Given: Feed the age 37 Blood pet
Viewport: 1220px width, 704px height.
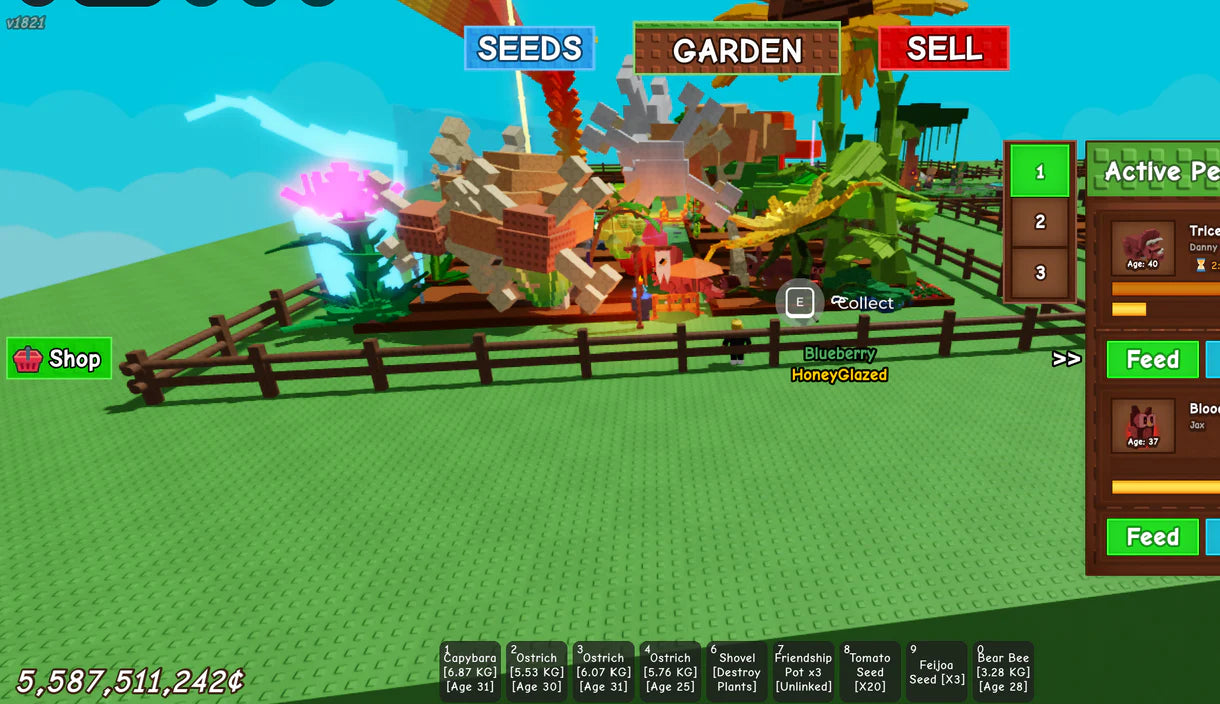Looking at the screenshot, I should tap(1152, 537).
